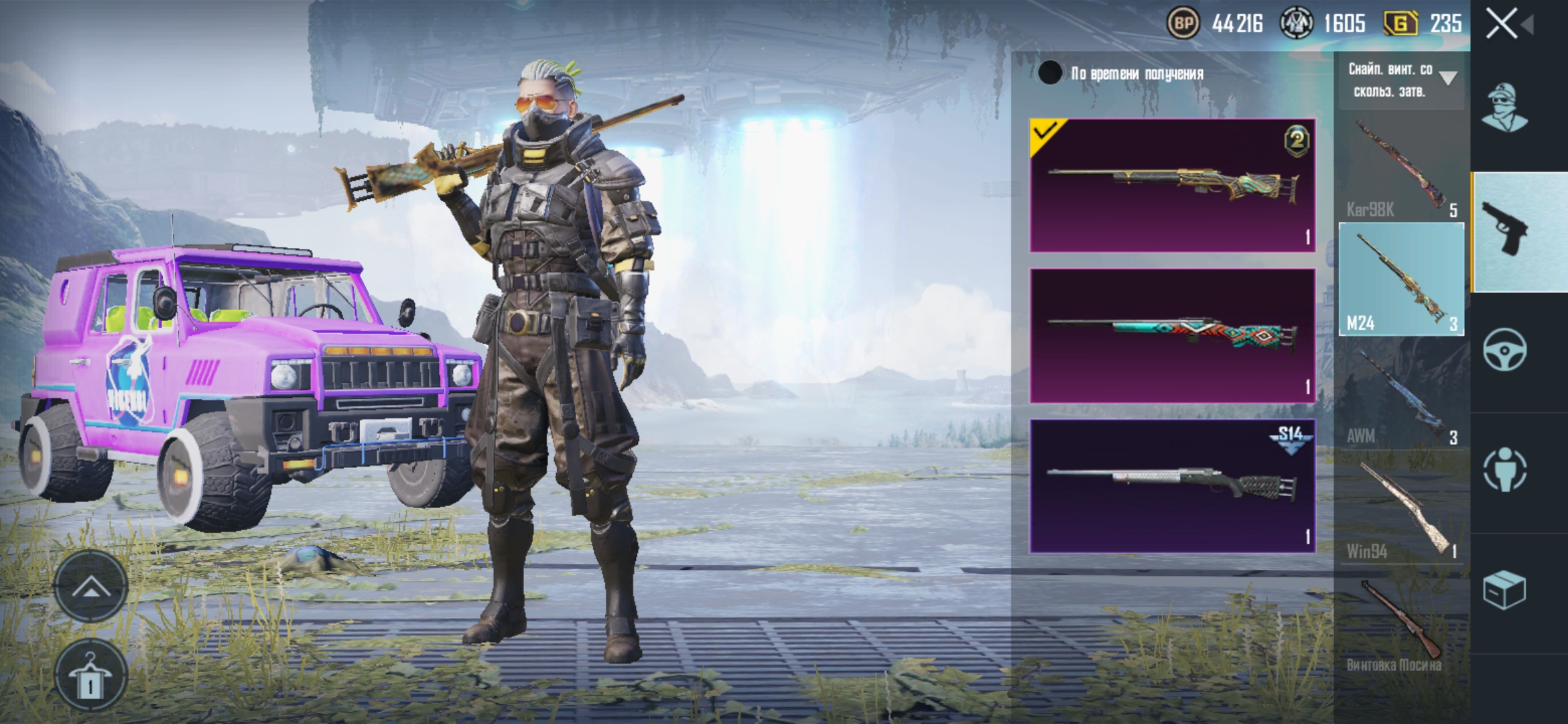Open the character outfits tab
Image resolution: width=1568 pixels, height=724 pixels.
tap(1505, 109)
